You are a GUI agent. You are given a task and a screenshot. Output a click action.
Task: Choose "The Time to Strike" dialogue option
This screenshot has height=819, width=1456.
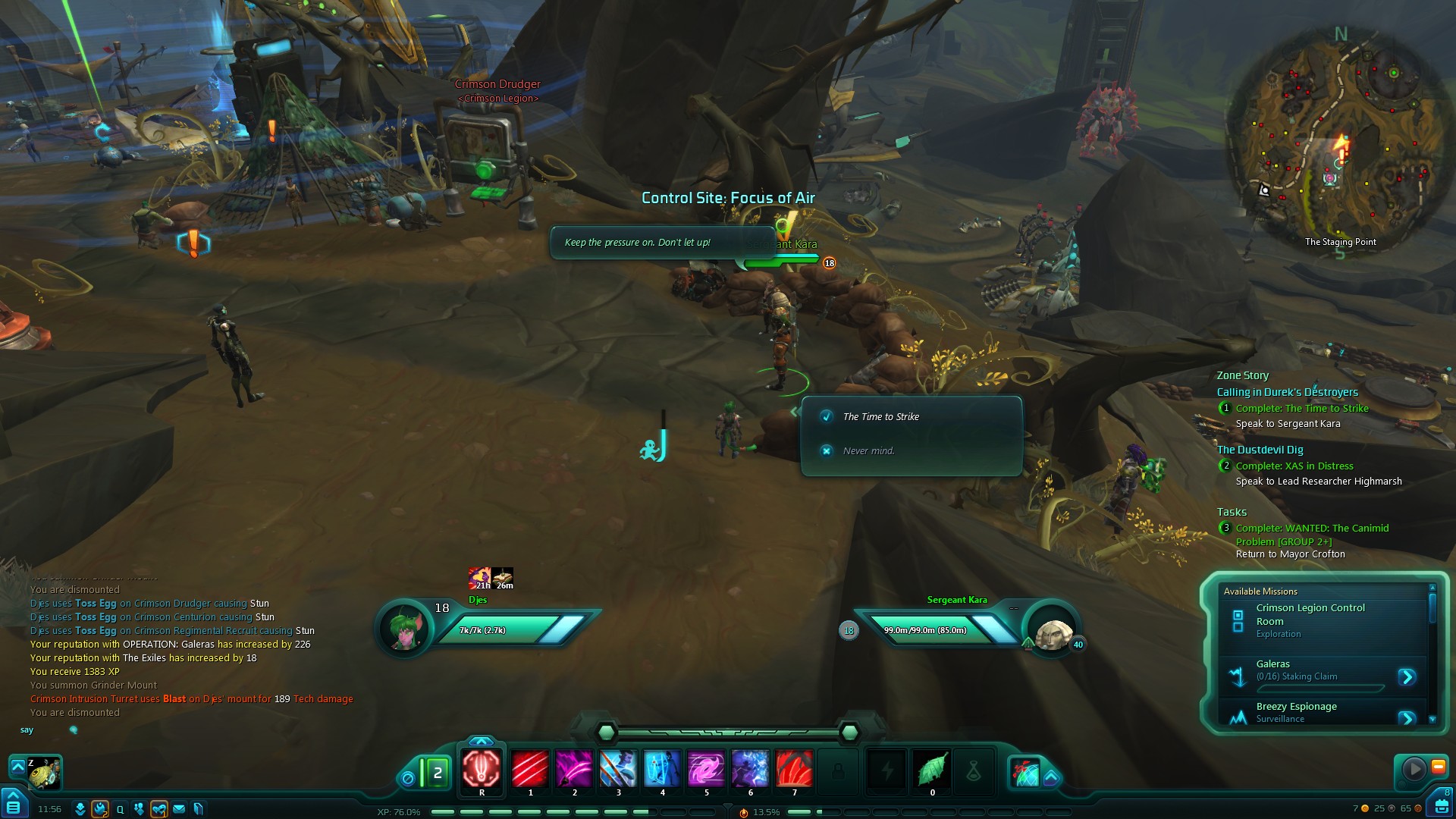880,417
